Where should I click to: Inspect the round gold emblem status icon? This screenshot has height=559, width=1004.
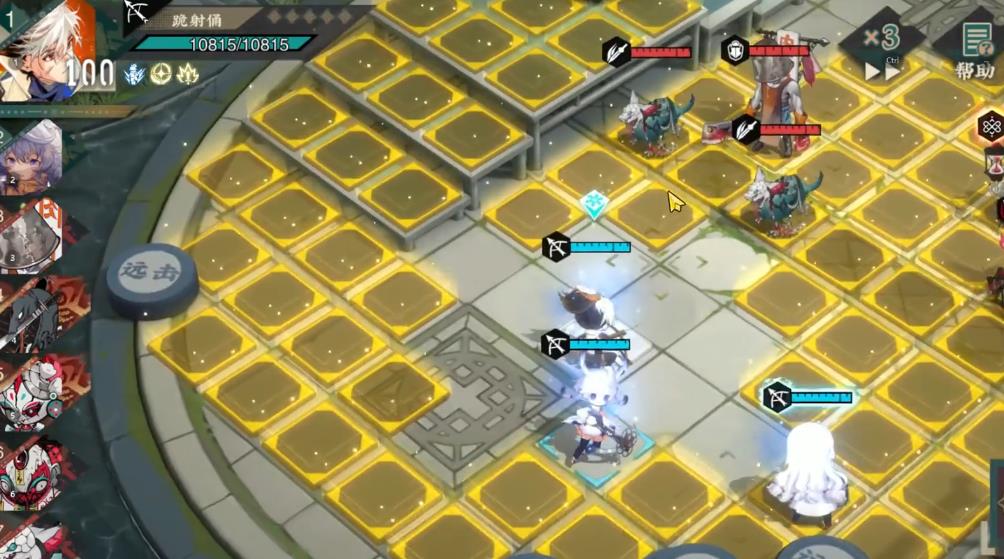click(161, 73)
